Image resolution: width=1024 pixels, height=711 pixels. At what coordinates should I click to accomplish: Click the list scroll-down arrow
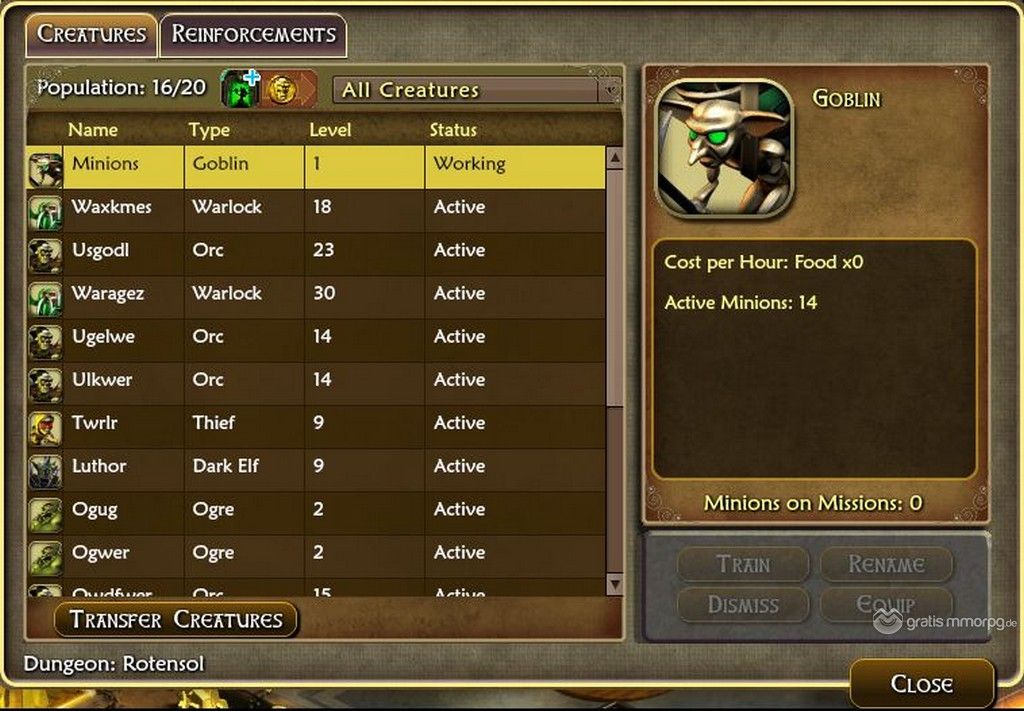[615, 584]
